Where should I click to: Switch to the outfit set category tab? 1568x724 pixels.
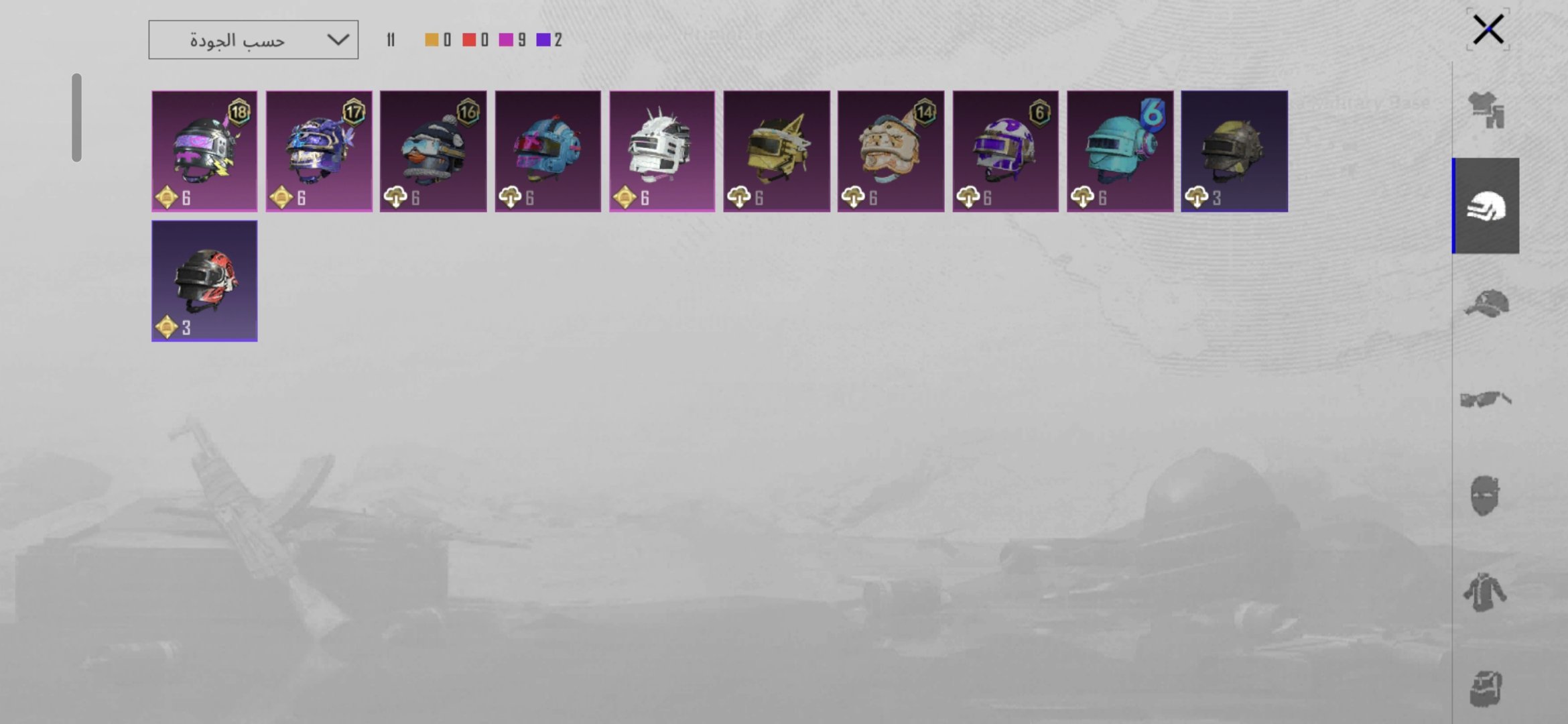pyautogui.click(x=1486, y=110)
